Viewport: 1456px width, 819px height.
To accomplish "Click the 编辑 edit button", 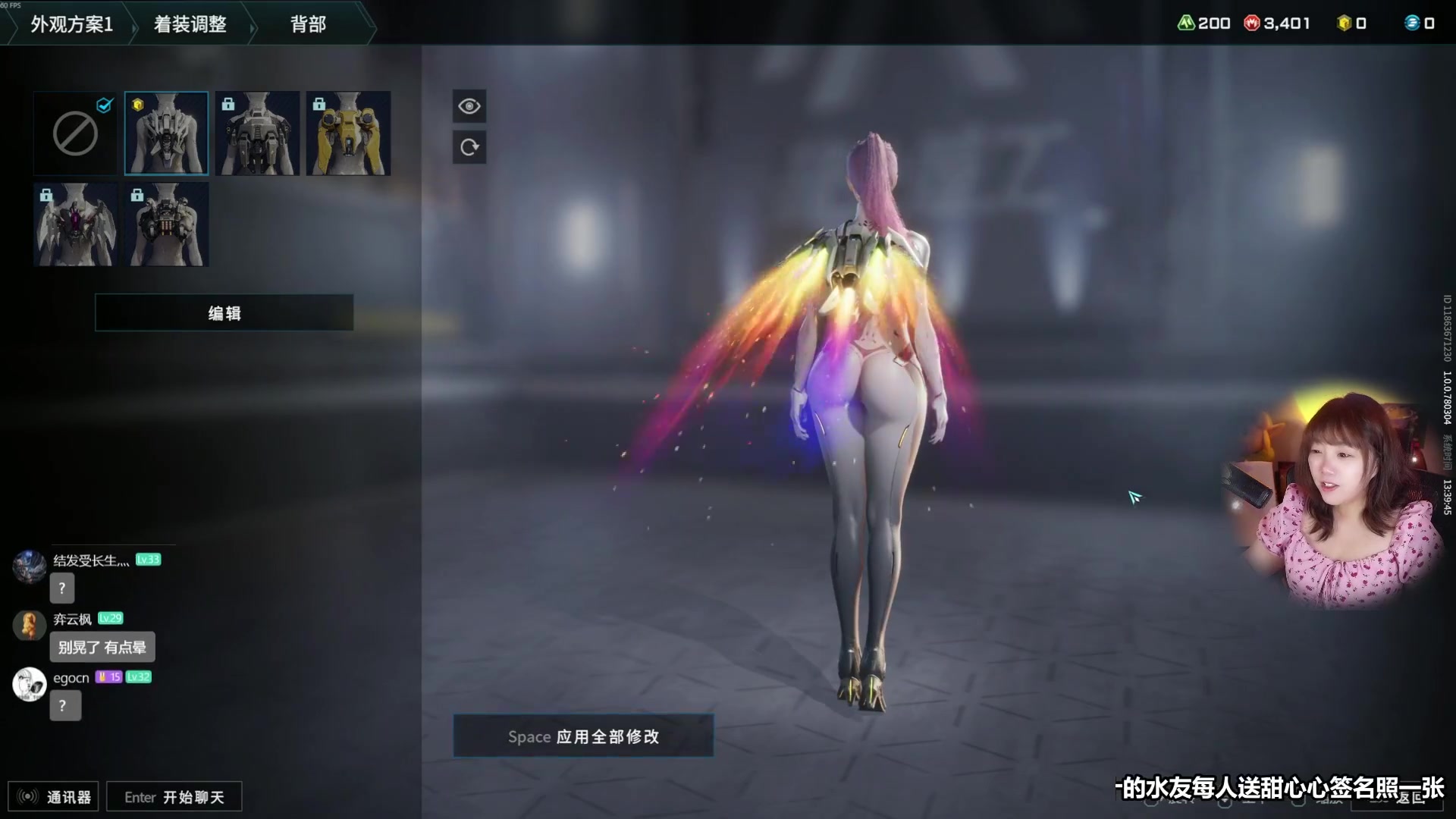I will coord(224,313).
